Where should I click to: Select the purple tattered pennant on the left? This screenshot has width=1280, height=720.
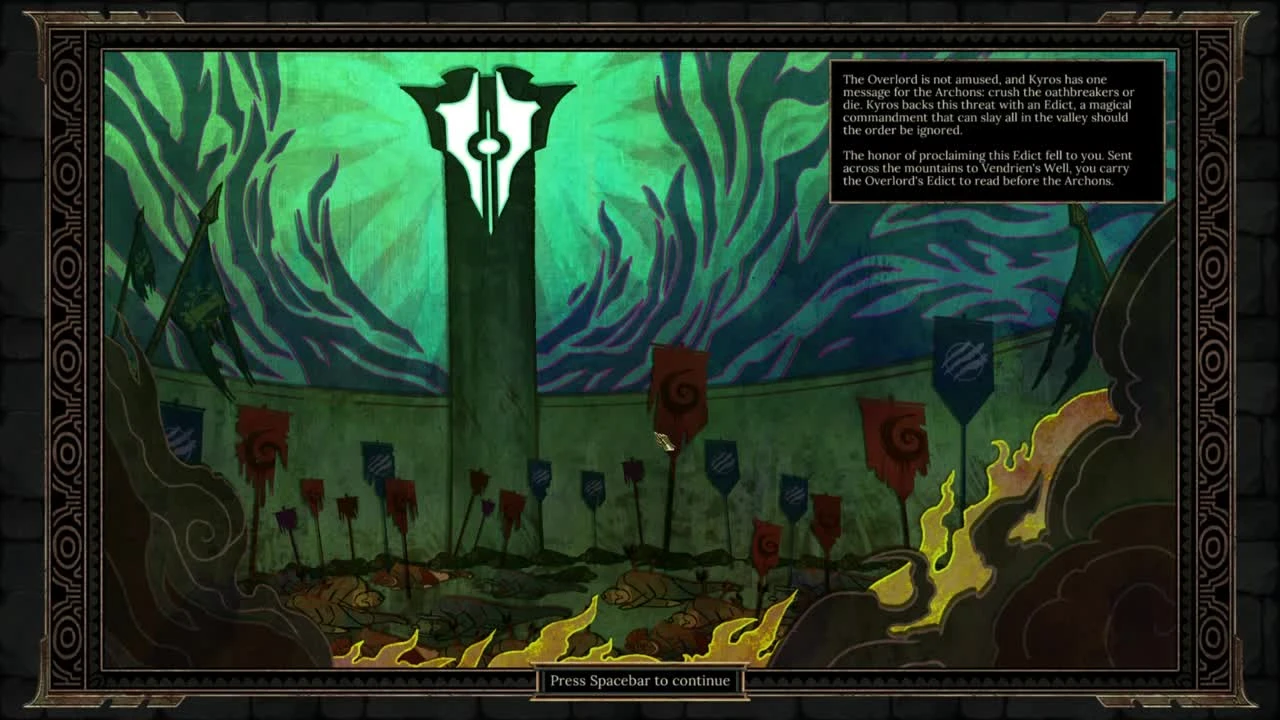pyautogui.click(x=288, y=517)
